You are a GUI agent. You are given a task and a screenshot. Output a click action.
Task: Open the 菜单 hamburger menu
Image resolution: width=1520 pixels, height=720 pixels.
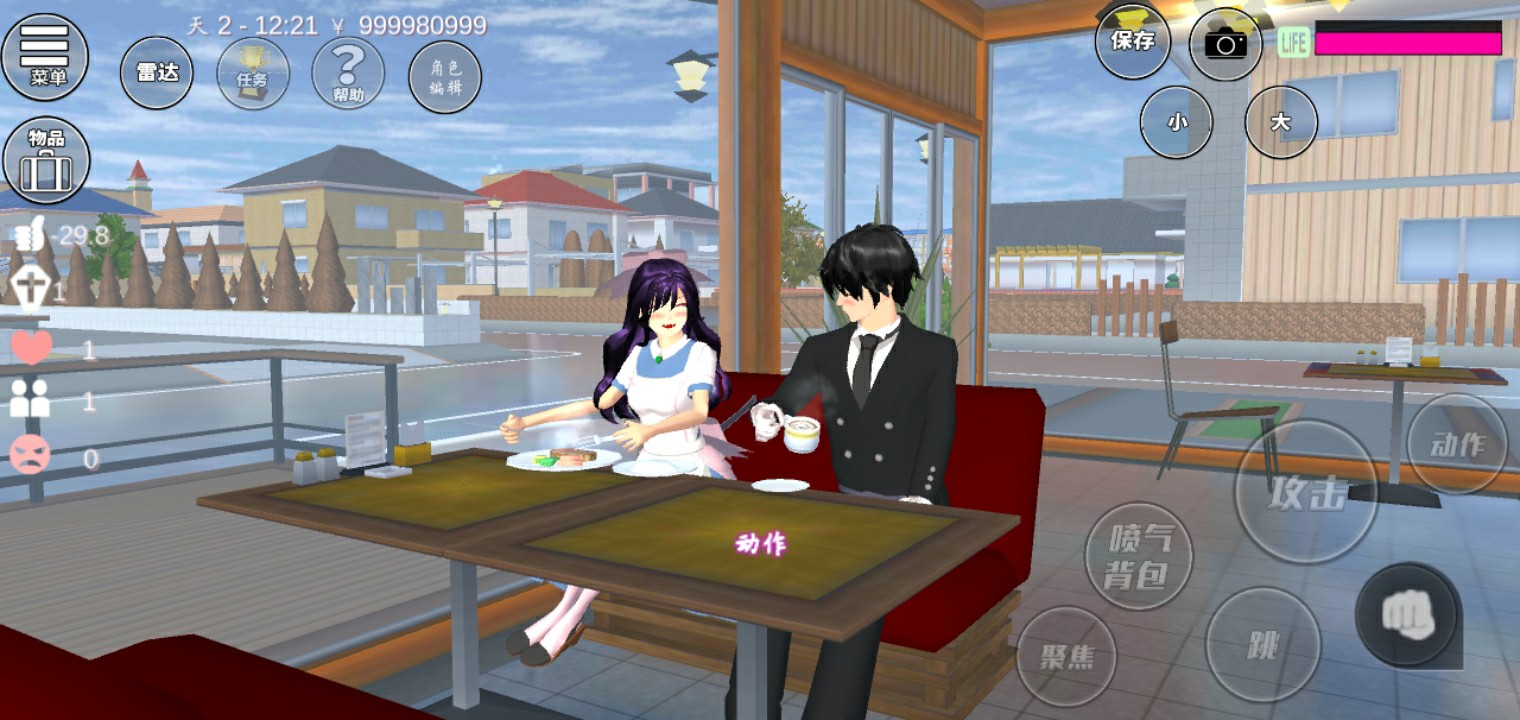click(45, 56)
